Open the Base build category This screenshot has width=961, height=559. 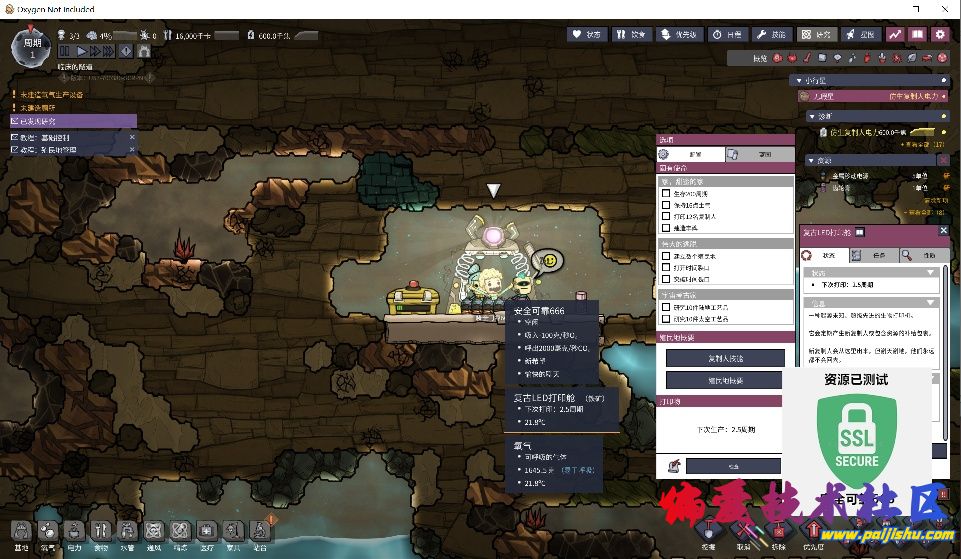21,532
